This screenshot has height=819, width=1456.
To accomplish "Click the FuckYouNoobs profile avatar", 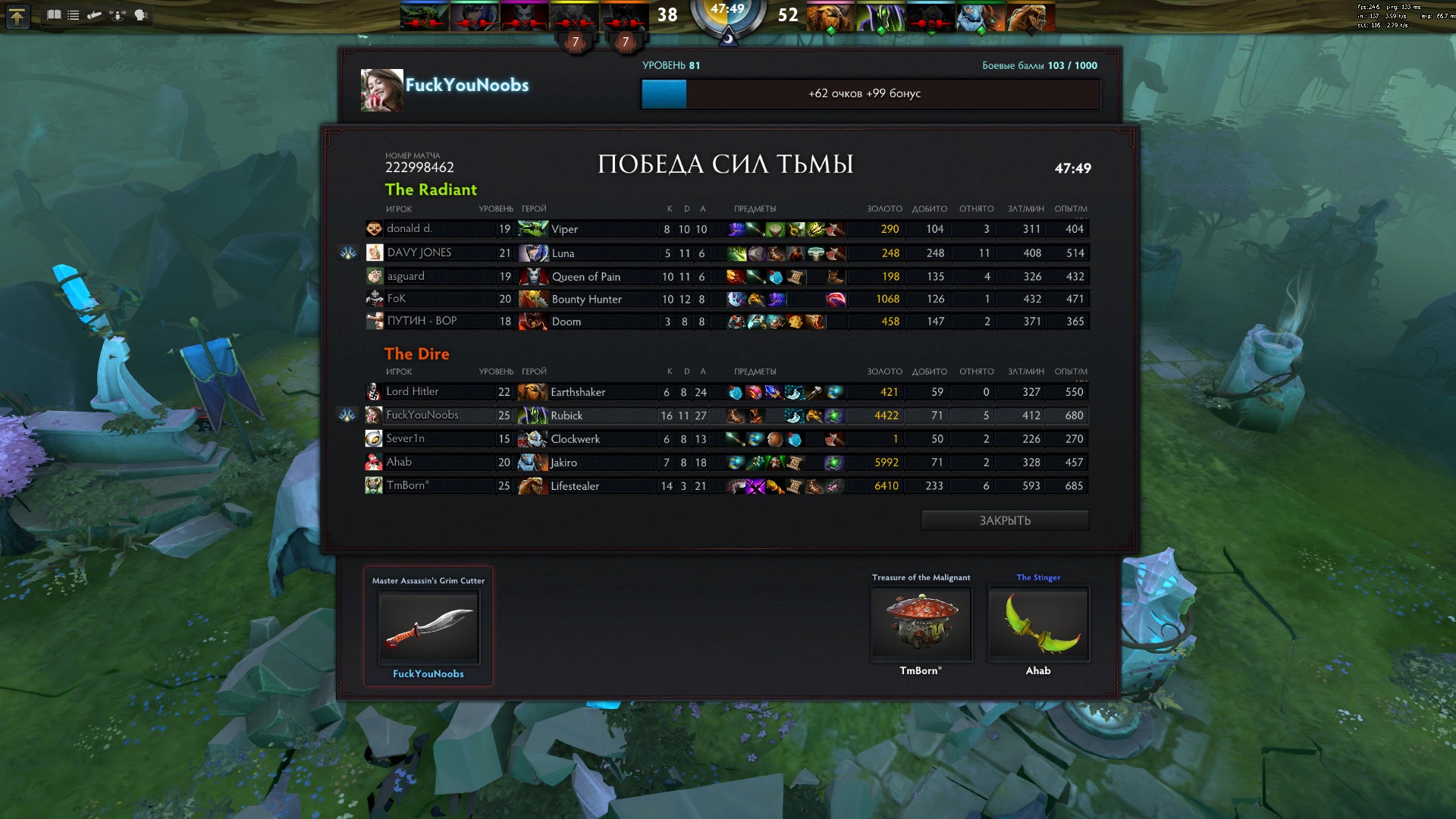I will click(381, 90).
